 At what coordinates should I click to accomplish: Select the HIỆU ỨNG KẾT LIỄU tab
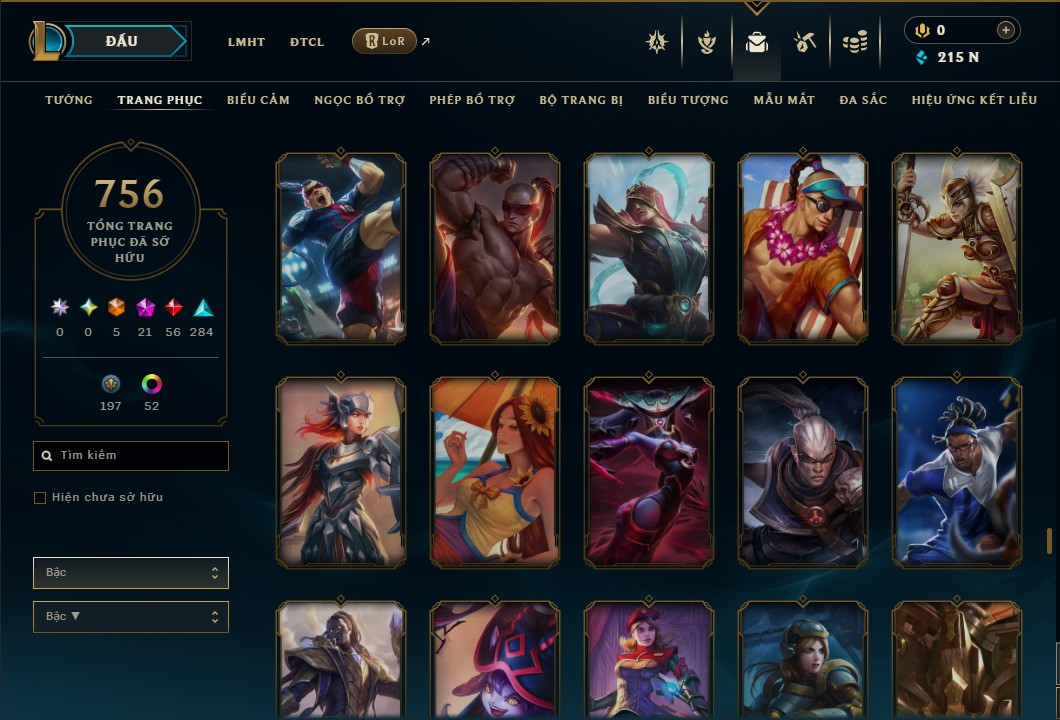[974, 100]
